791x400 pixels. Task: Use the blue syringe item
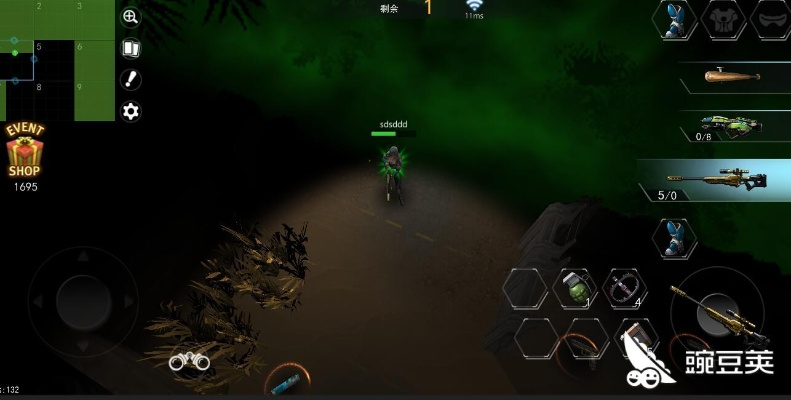coord(287,381)
